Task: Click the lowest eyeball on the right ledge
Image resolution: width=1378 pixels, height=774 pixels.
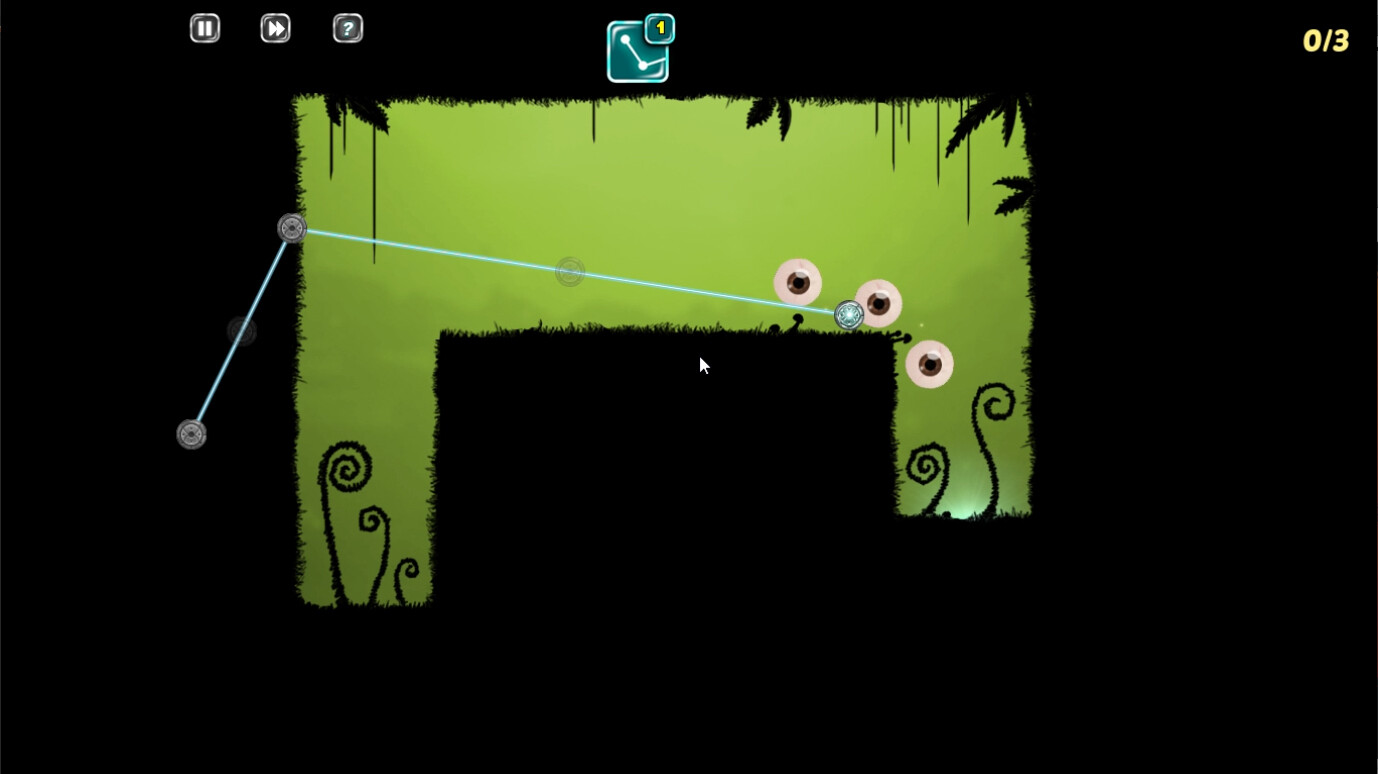Action: click(x=927, y=363)
